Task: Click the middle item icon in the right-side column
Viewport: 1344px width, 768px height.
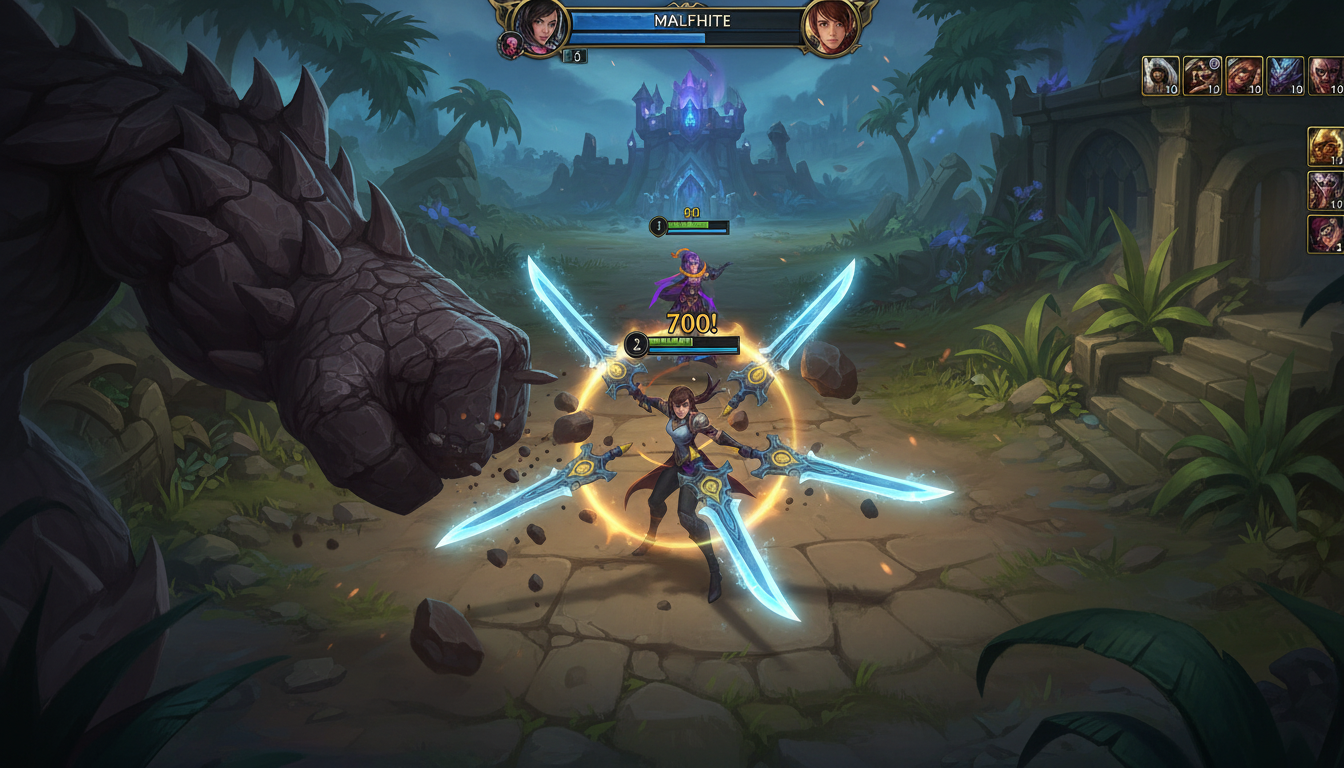Action: pos(1325,190)
